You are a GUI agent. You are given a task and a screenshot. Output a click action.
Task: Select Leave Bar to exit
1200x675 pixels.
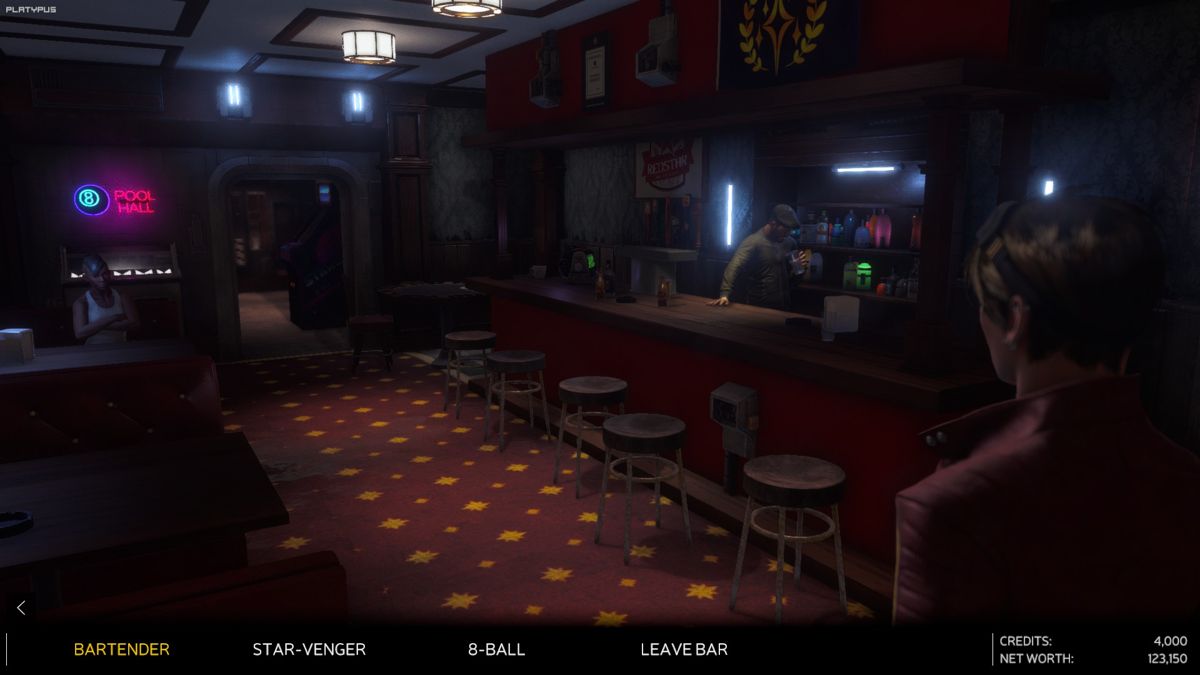pos(684,649)
